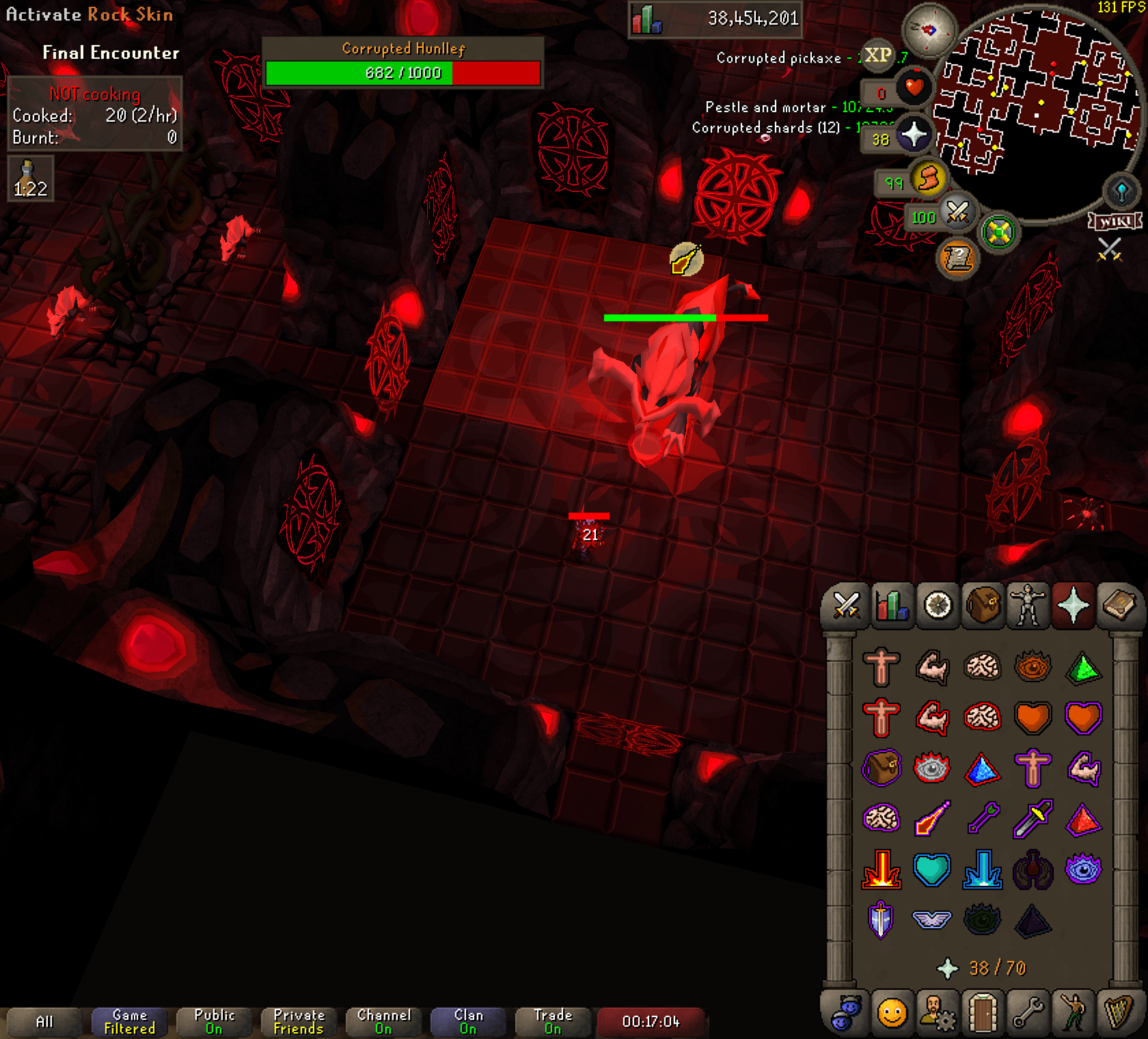Screen dimensions: 1148x1039
Task: Open the Logout door tab
Action: 982,1013
